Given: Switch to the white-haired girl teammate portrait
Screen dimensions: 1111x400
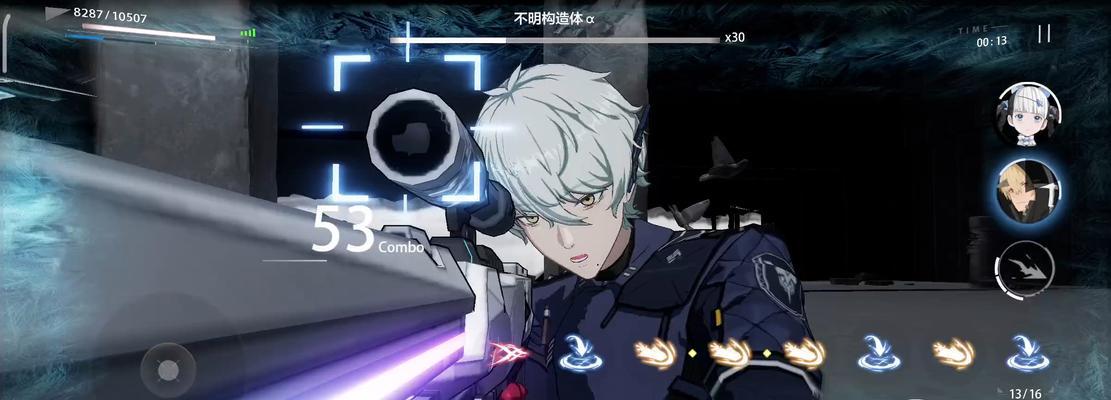Looking at the screenshot, I should coord(1027,115).
